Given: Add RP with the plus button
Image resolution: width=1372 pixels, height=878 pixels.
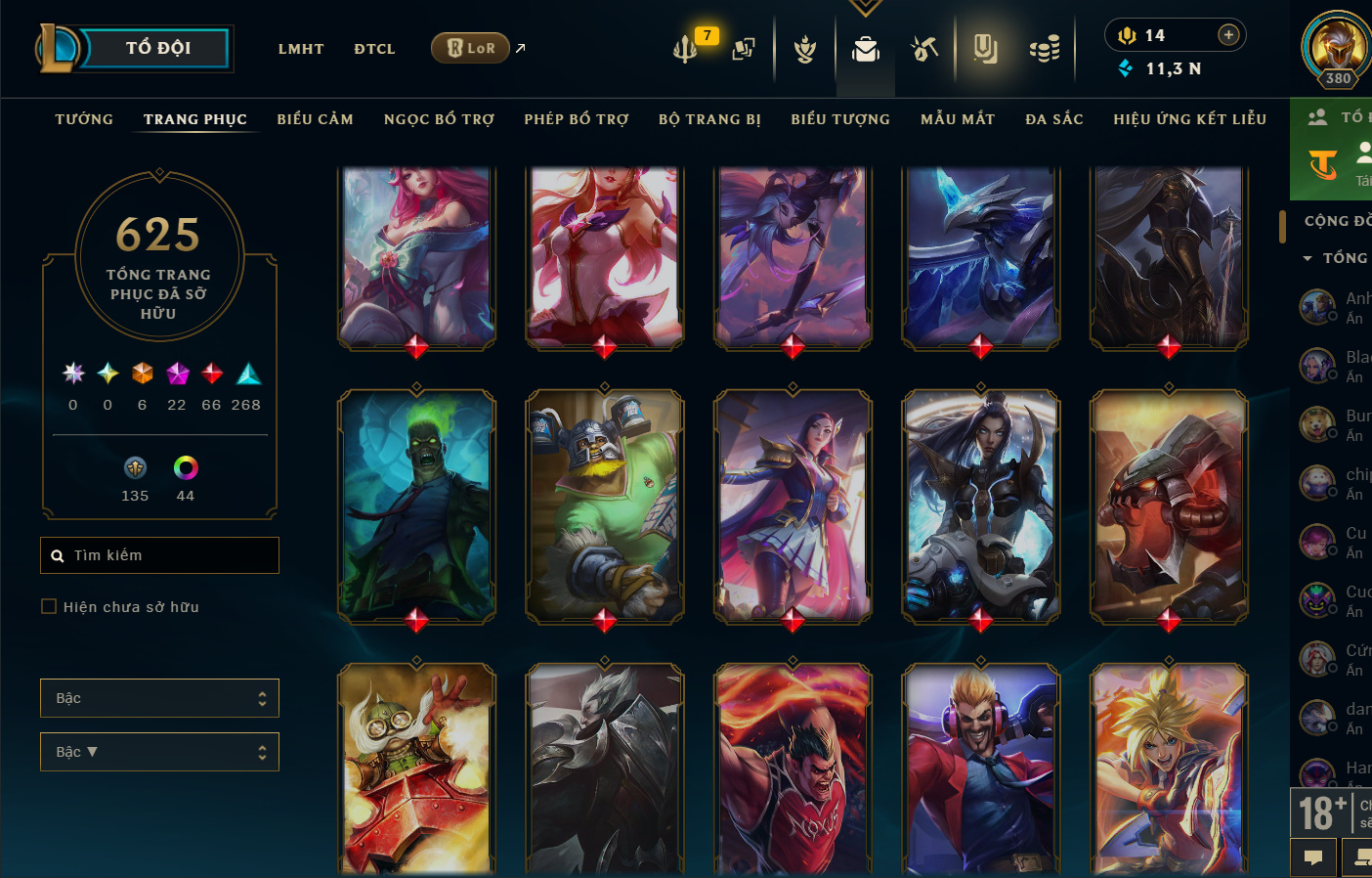Looking at the screenshot, I should 1228,35.
